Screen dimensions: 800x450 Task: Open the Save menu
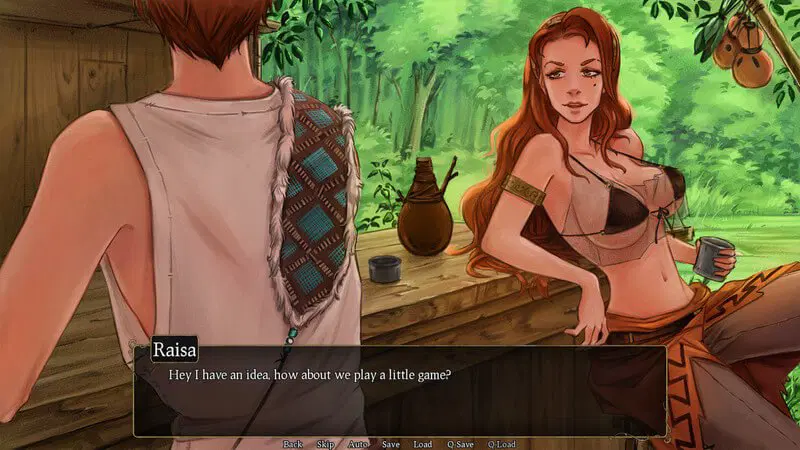pos(391,443)
